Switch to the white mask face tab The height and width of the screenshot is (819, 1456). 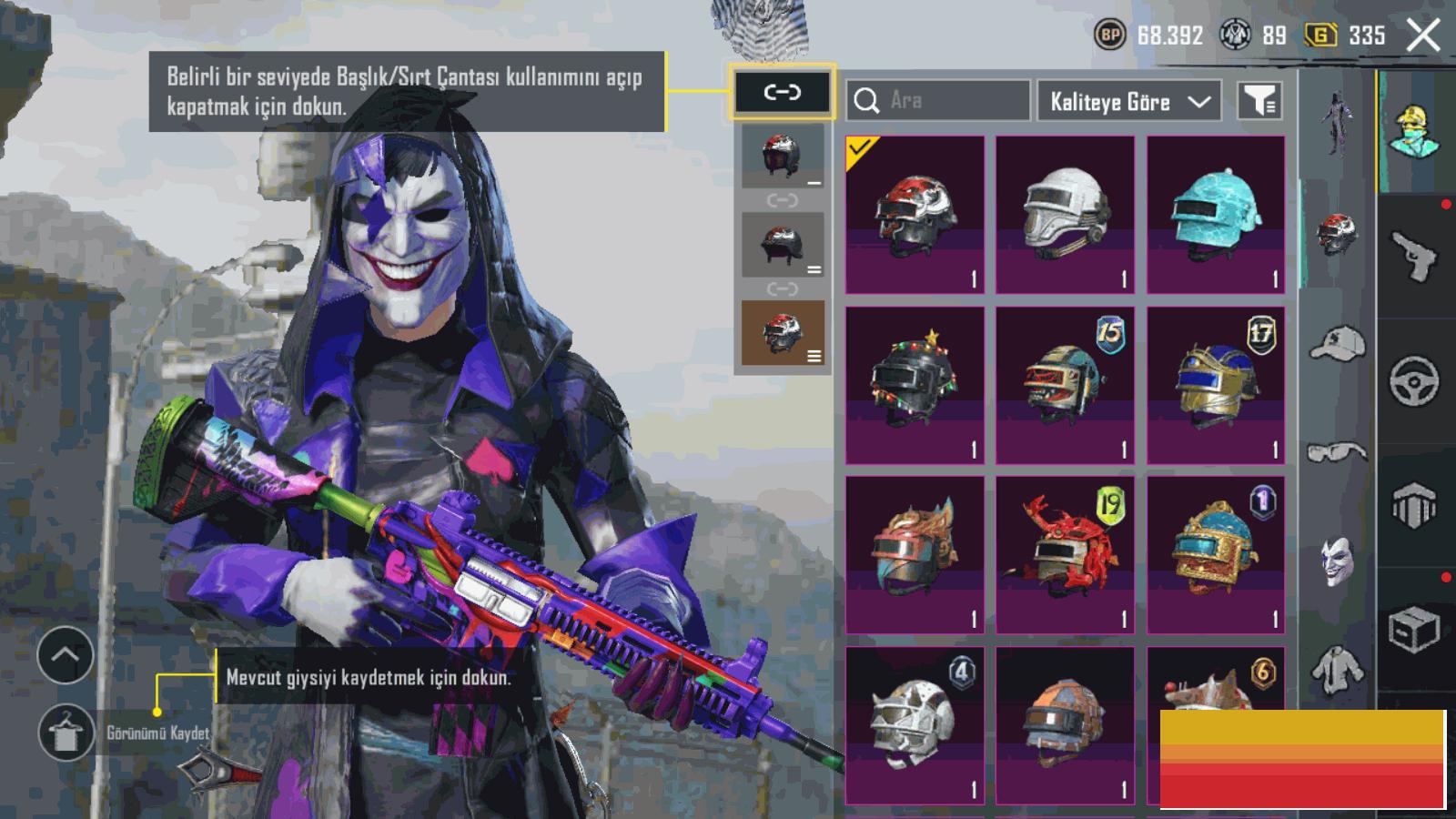[x=1337, y=561]
